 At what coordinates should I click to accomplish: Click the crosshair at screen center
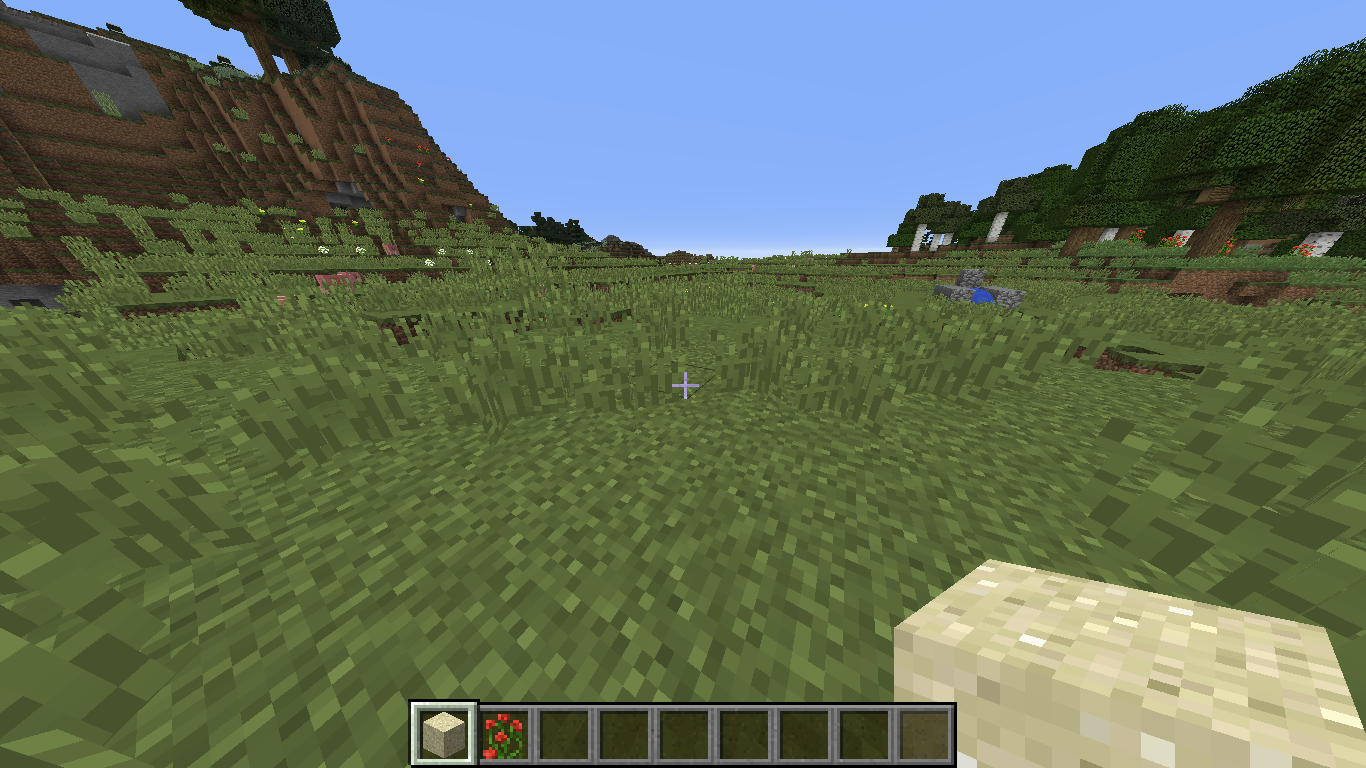[685, 384]
